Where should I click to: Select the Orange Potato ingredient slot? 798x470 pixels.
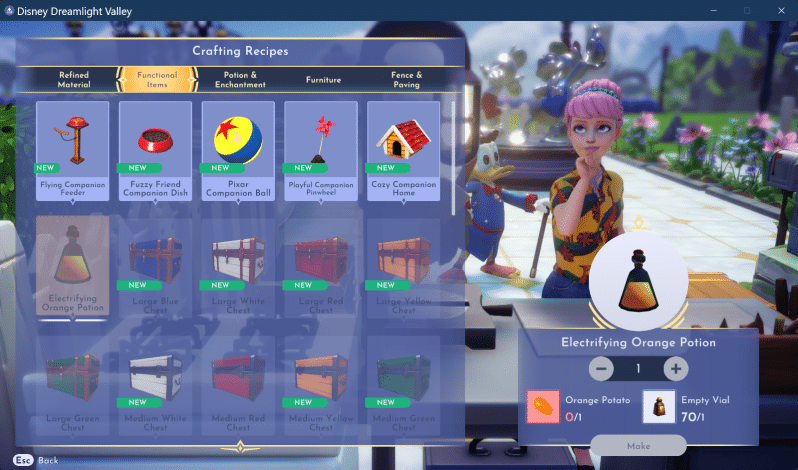tap(544, 407)
